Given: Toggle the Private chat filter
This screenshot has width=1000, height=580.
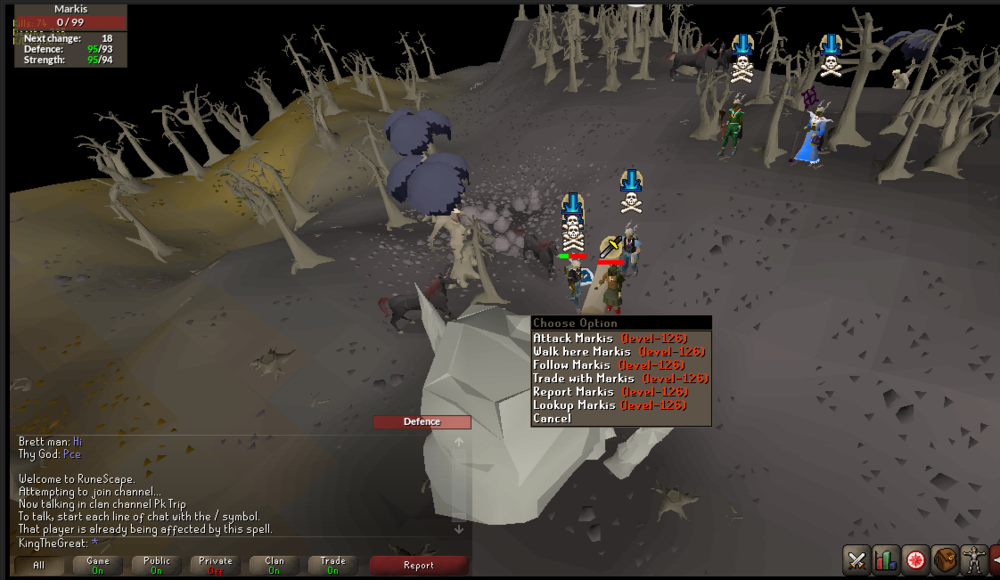Looking at the screenshot, I should point(216,565).
